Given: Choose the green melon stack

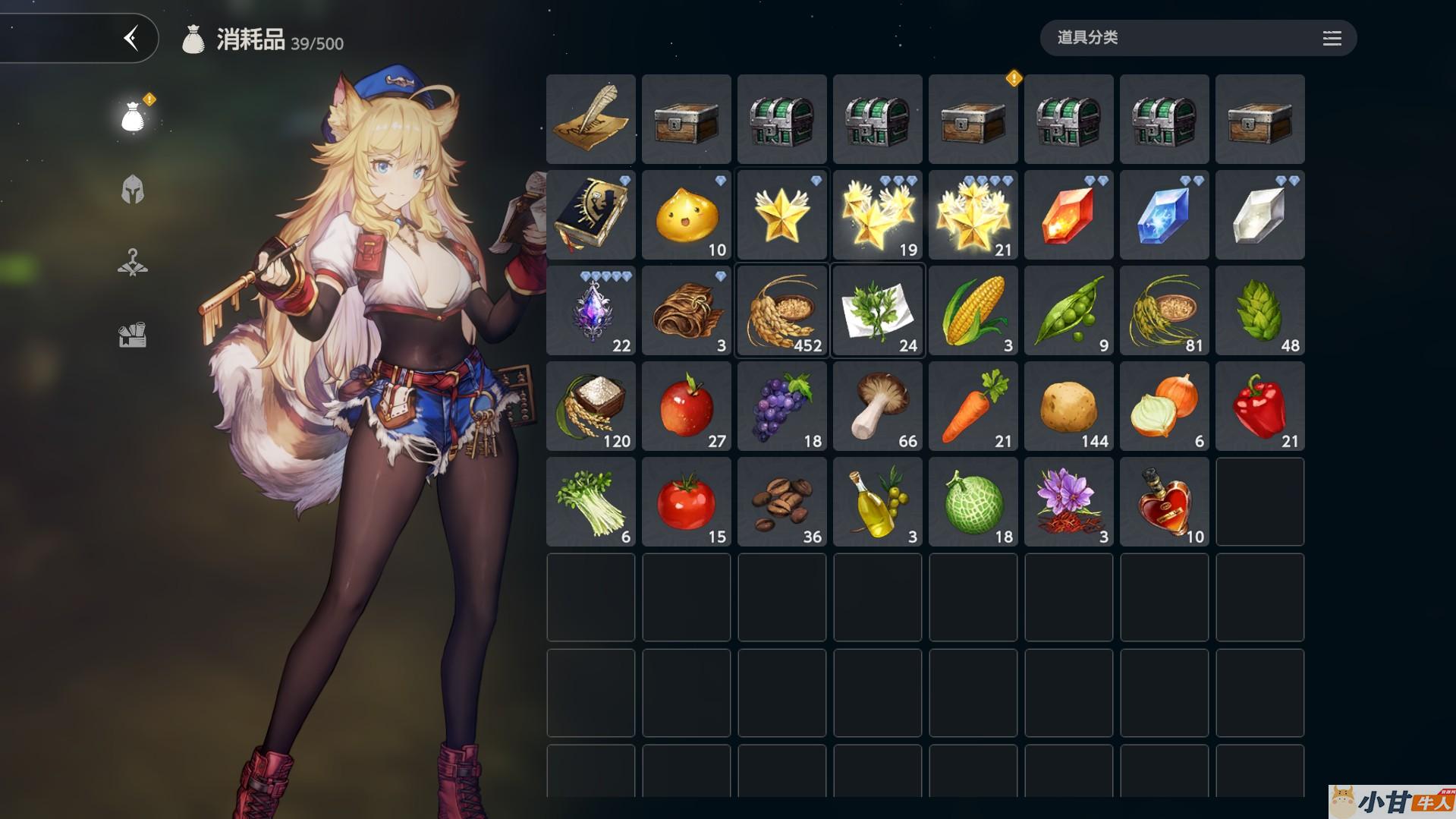Looking at the screenshot, I should click(x=973, y=502).
